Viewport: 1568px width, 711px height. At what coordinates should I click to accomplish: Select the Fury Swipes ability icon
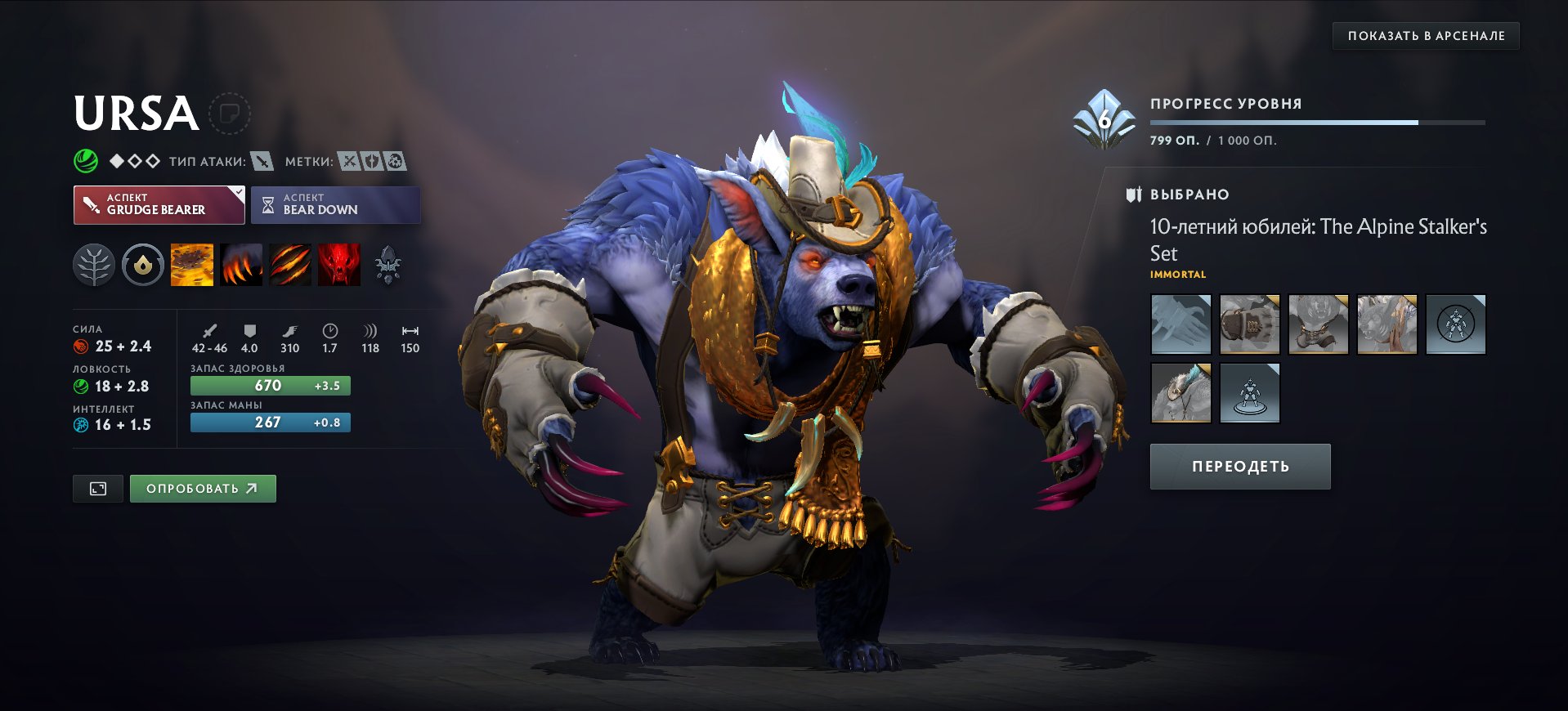(x=291, y=263)
